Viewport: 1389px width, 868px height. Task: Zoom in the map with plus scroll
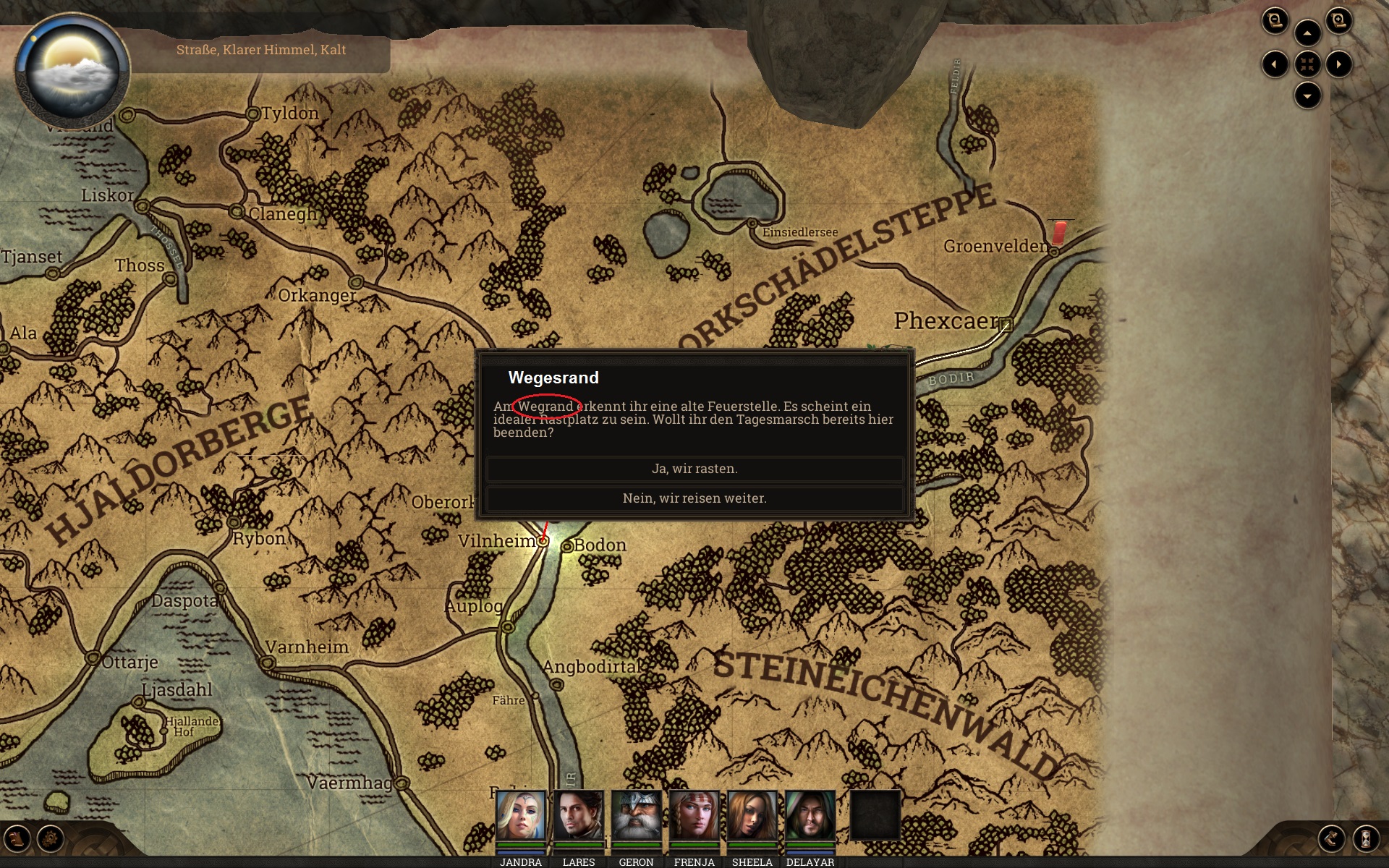pos(1339,20)
